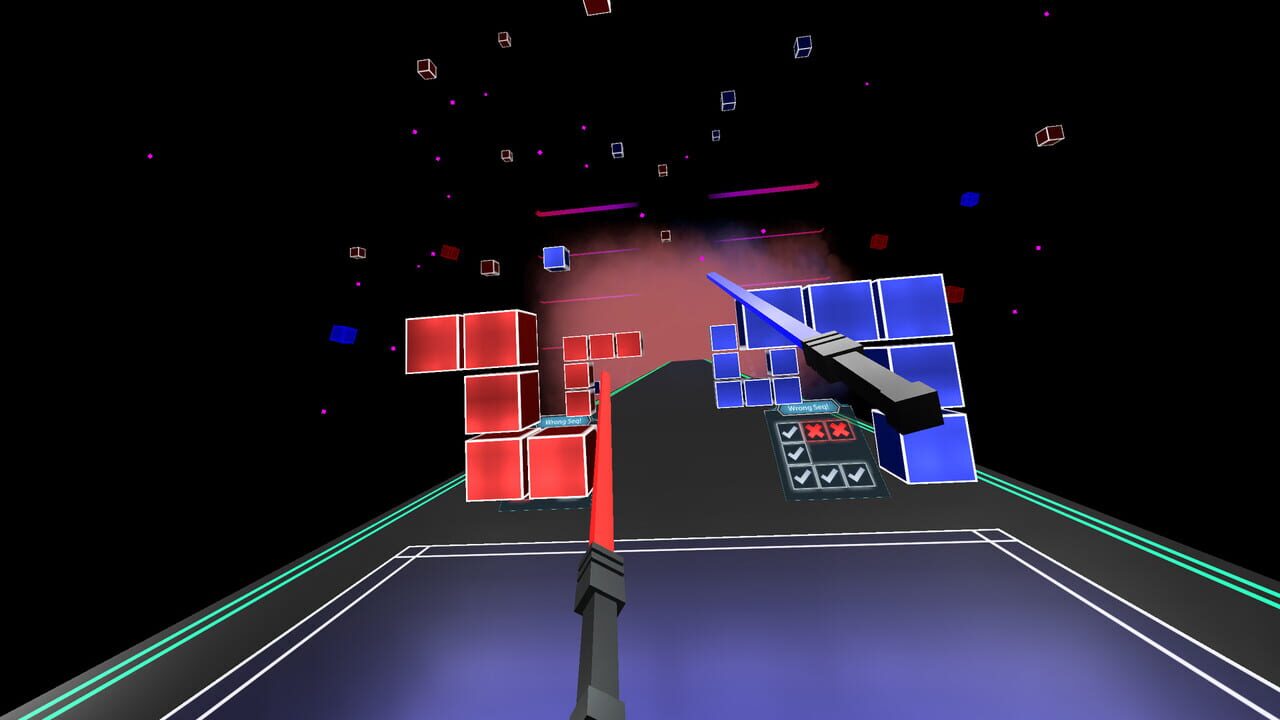Click the dark red wireframe cube near top left
The image size is (1280, 720).
pyautogui.click(x=425, y=70)
